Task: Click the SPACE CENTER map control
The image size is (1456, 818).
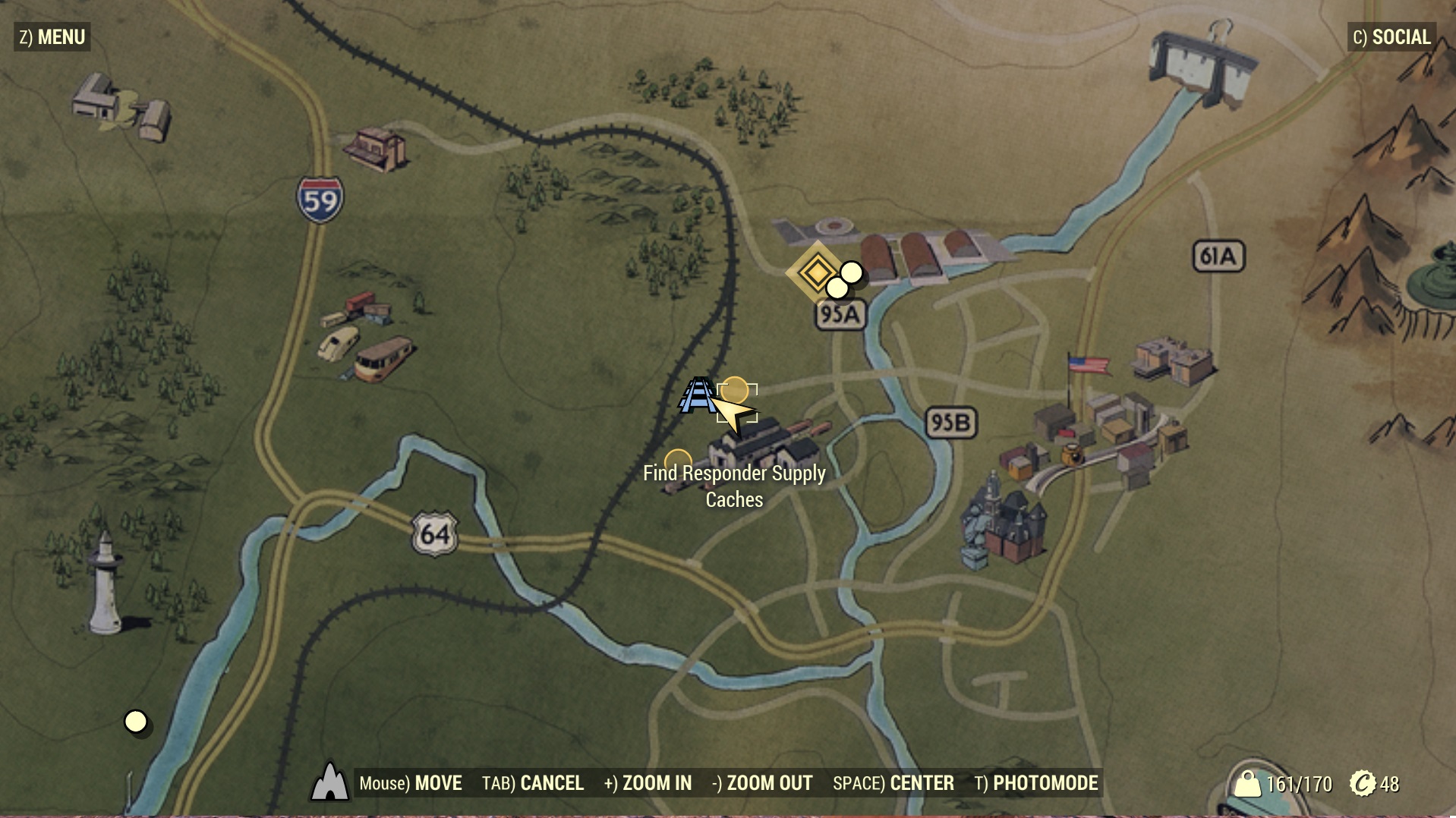Action: pyautogui.click(x=894, y=782)
